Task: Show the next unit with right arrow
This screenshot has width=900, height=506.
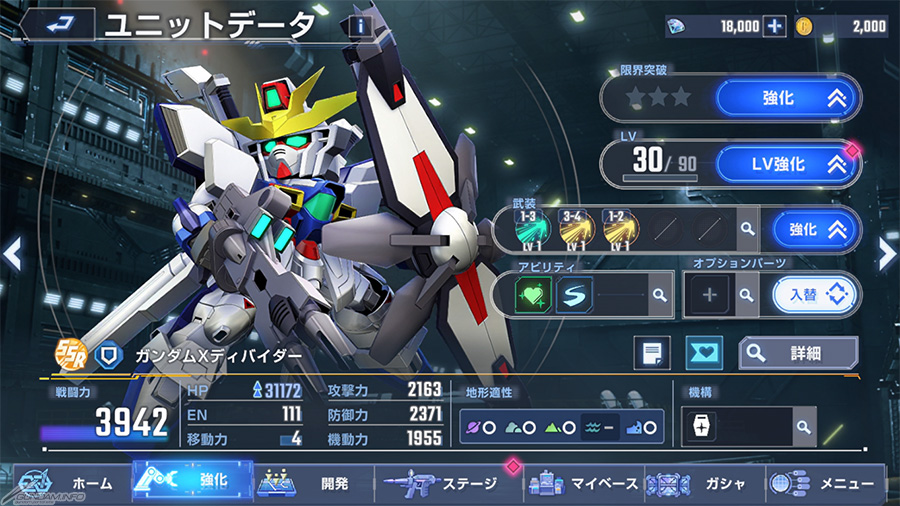Action: (x=887, y=254)
